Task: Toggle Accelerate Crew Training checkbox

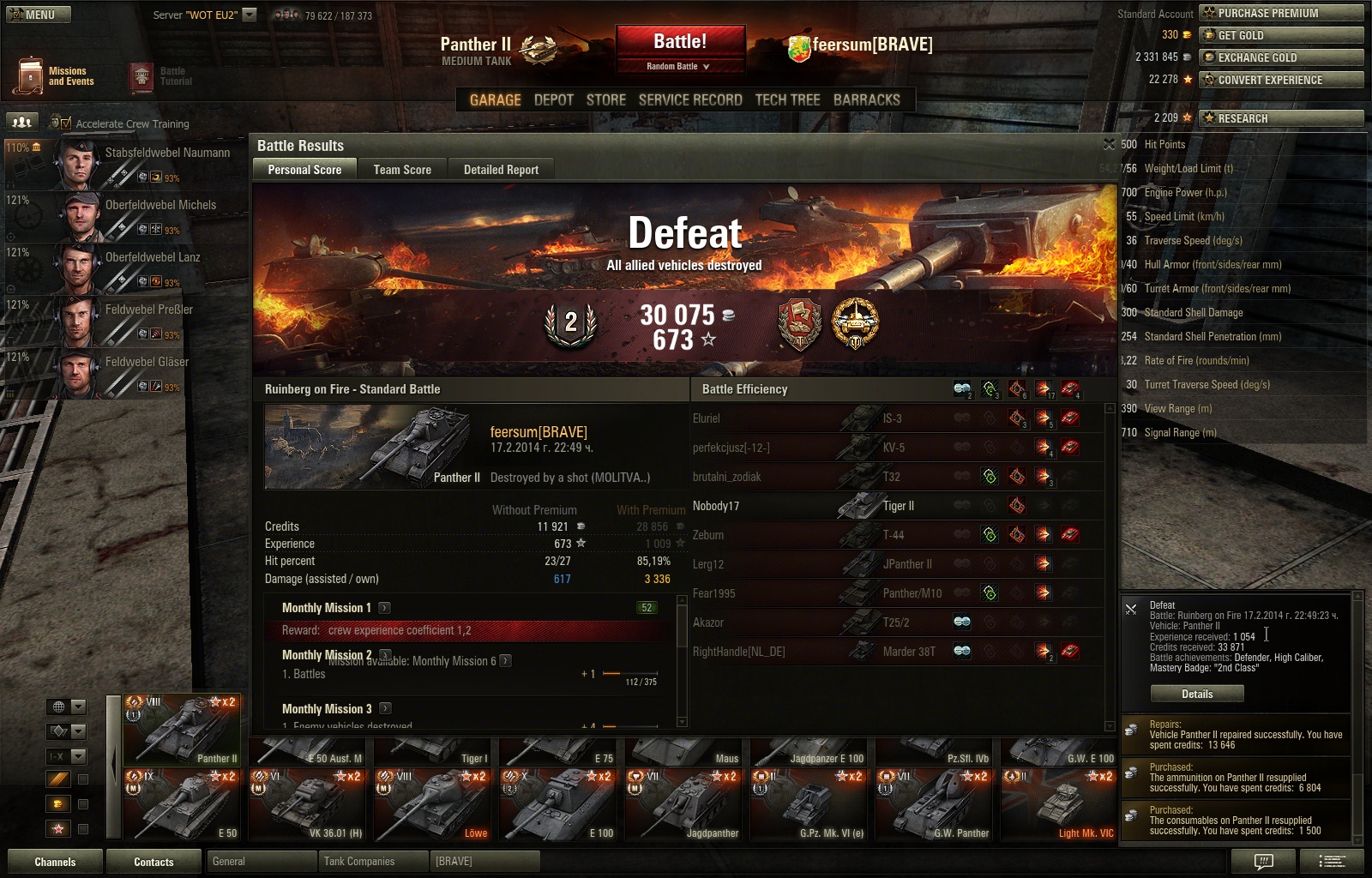Action: tap(66, 123)
